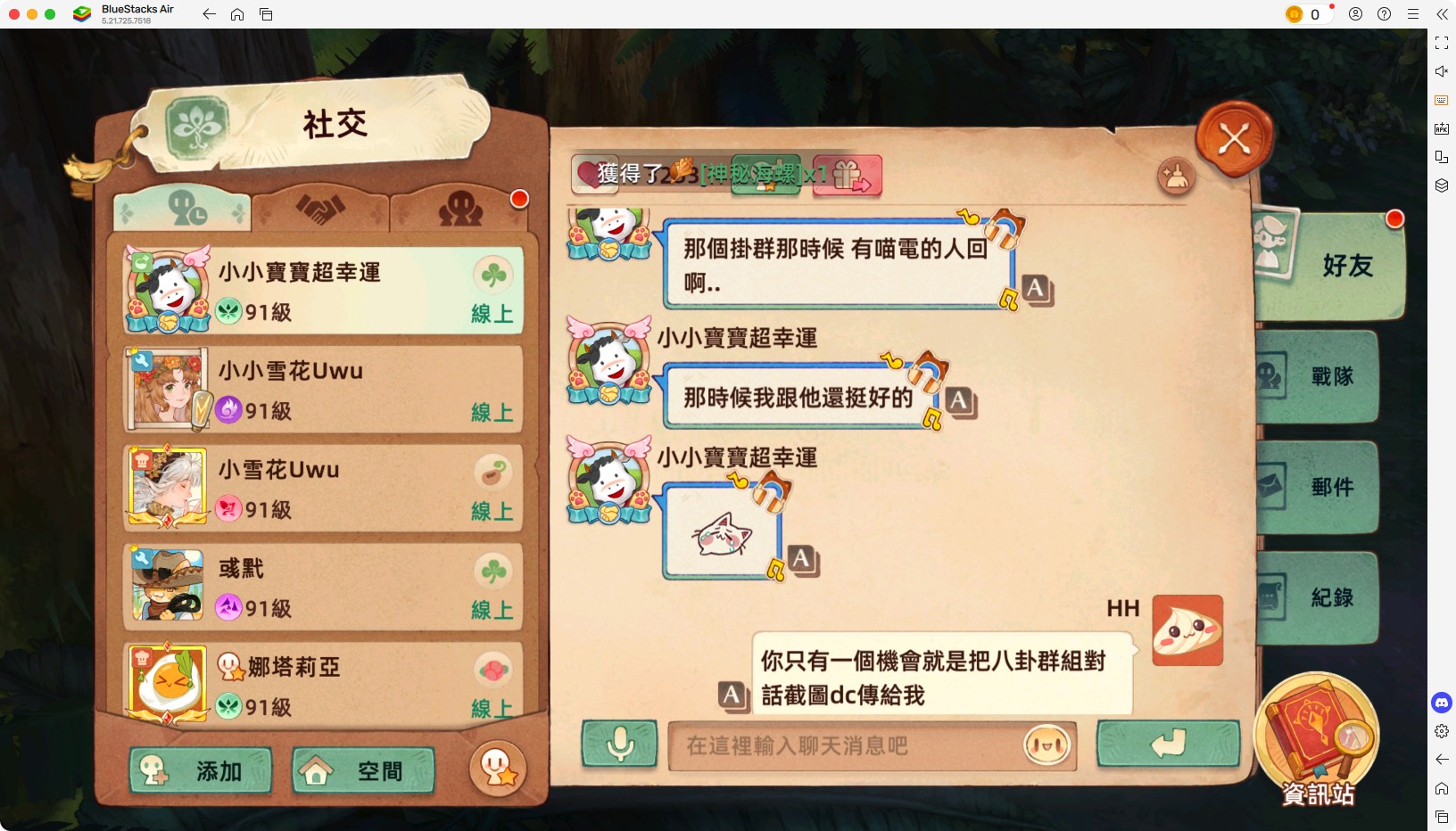
Task: Tap the microphone icon in the chat bar
Action: pos(622,746)
